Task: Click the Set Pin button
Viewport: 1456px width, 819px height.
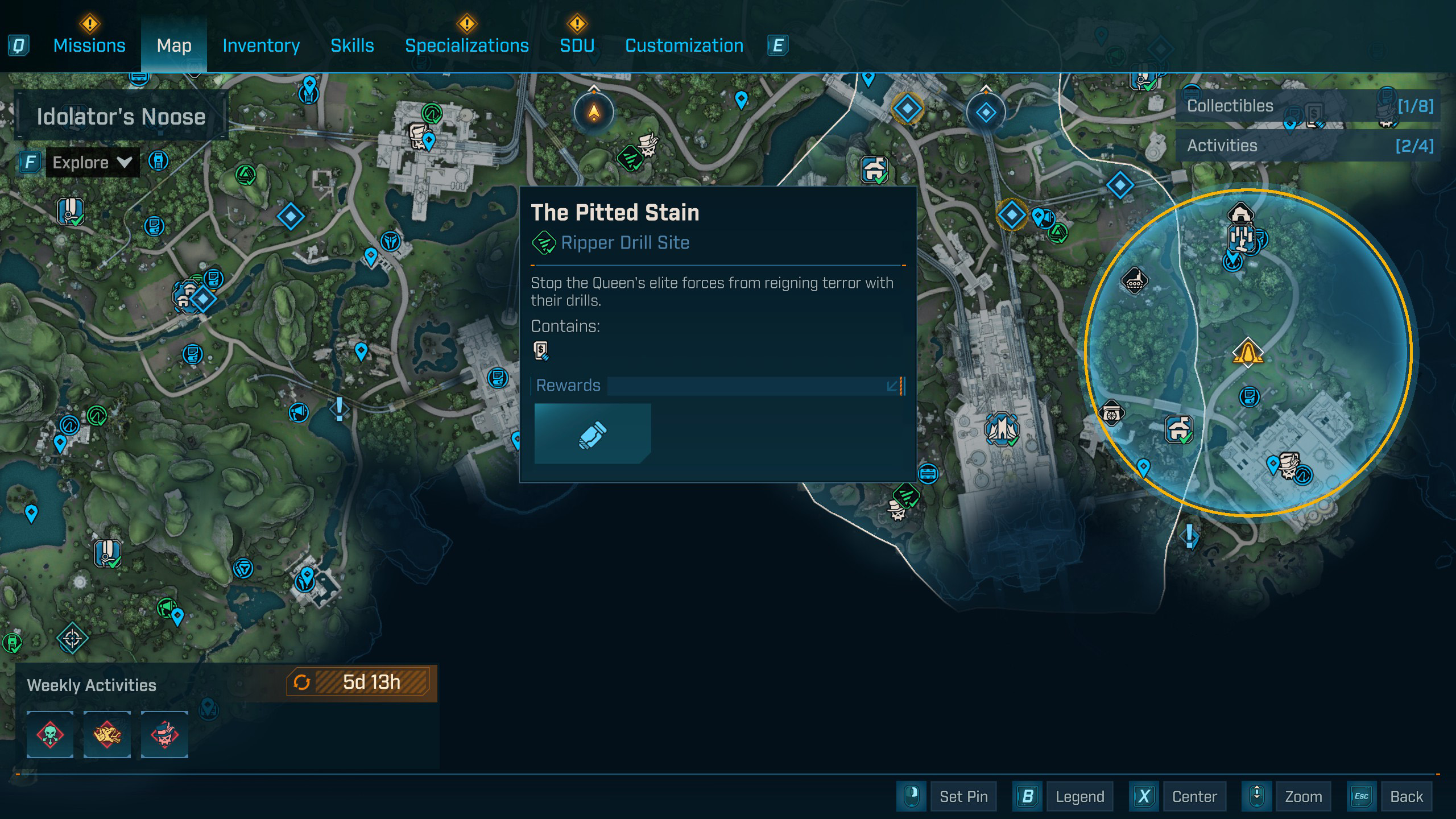Action: coord(963,796)
